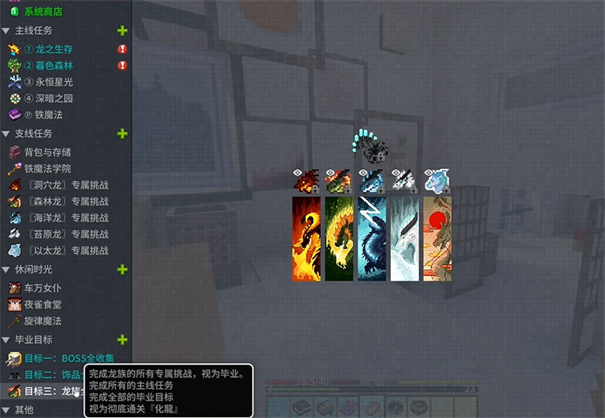Collapse the 主线任务 group
The width and height of the screenshot is (605, 418).
coord(7,31)
